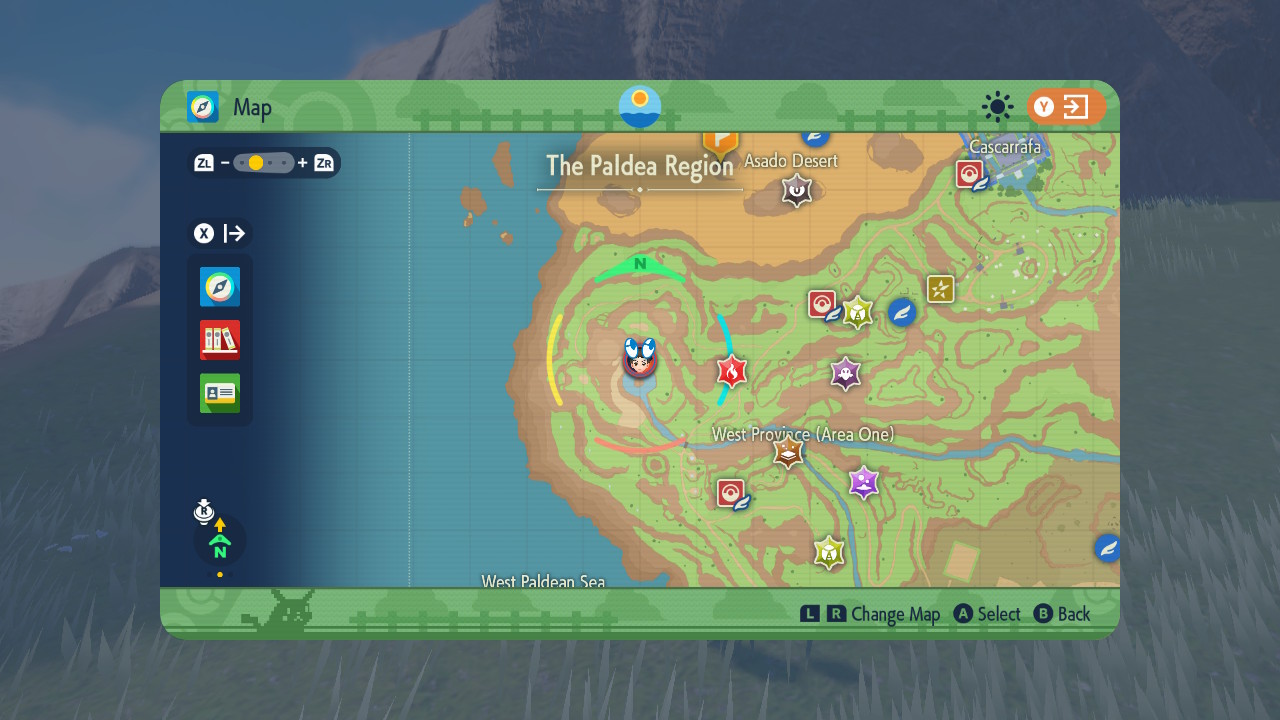Choose the brown ground Tera raid crystal
The height and width of the screenshot is (720, 1280).
pyautogui.click(x=789, y=452)
